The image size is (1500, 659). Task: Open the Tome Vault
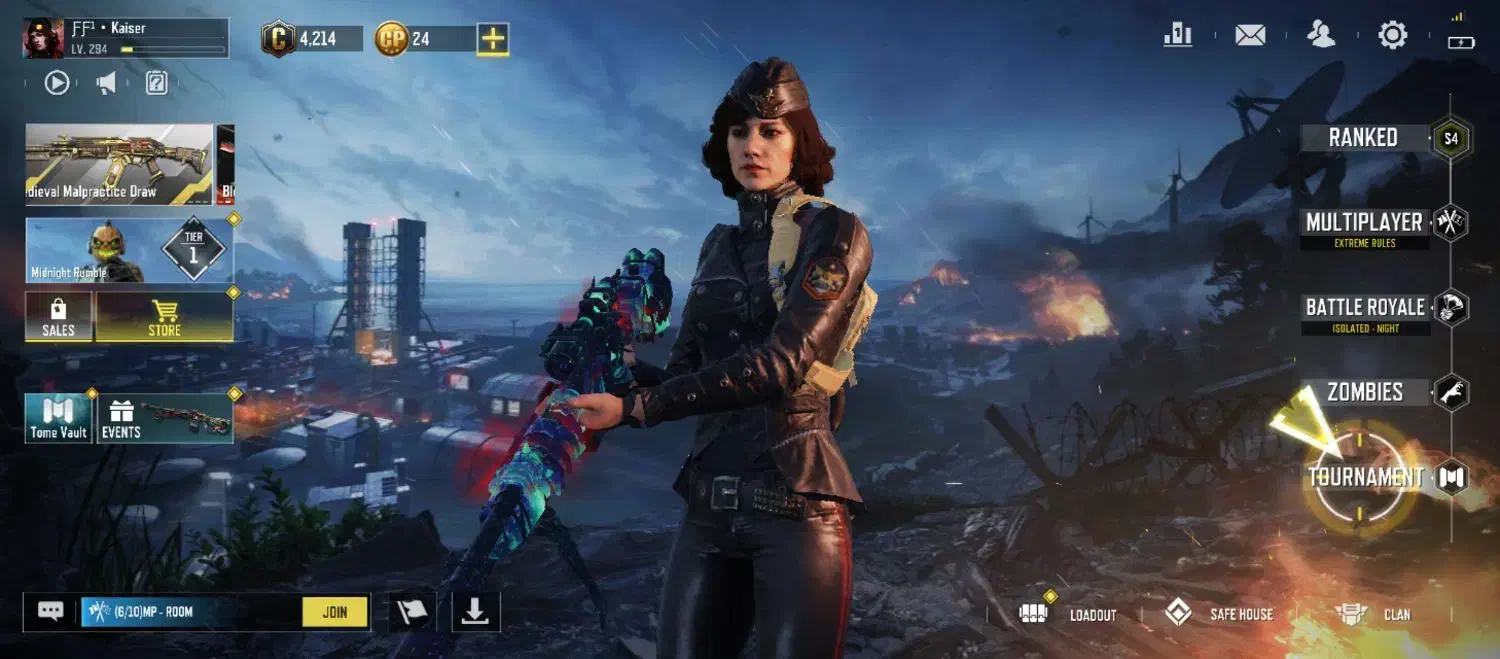pyautogui.click(x=58, y=418)
